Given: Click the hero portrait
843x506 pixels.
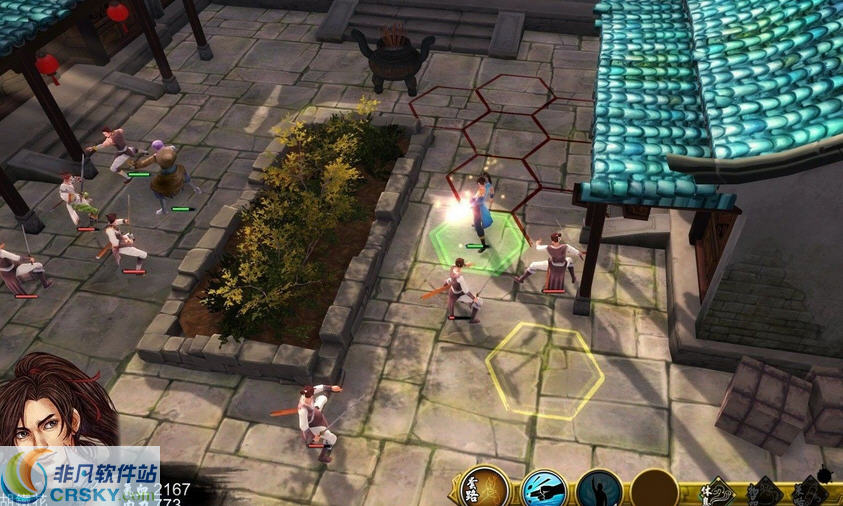Looking at the screenshot, I should click(57, 403).
